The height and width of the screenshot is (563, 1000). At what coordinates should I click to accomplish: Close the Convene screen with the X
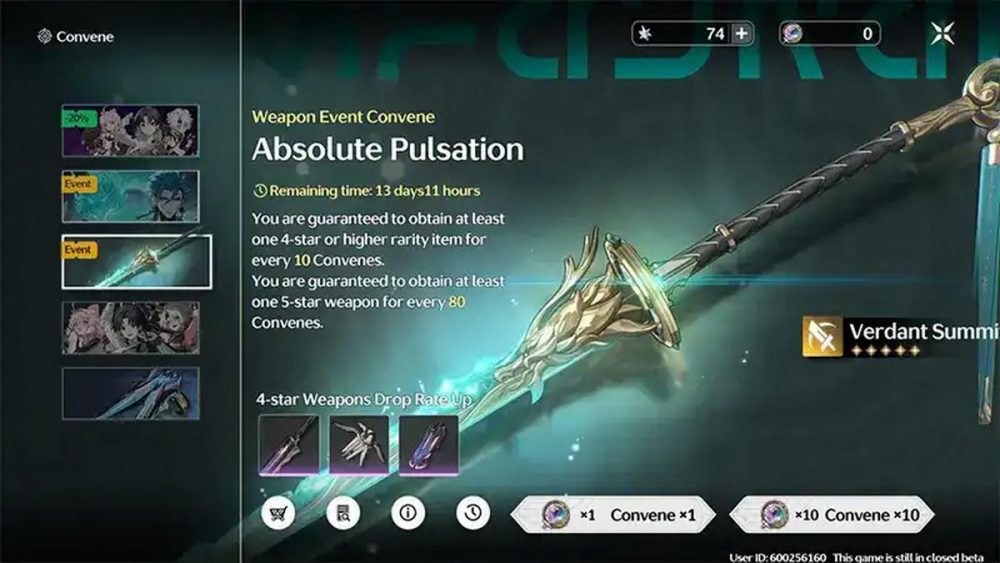click(942, 34)
